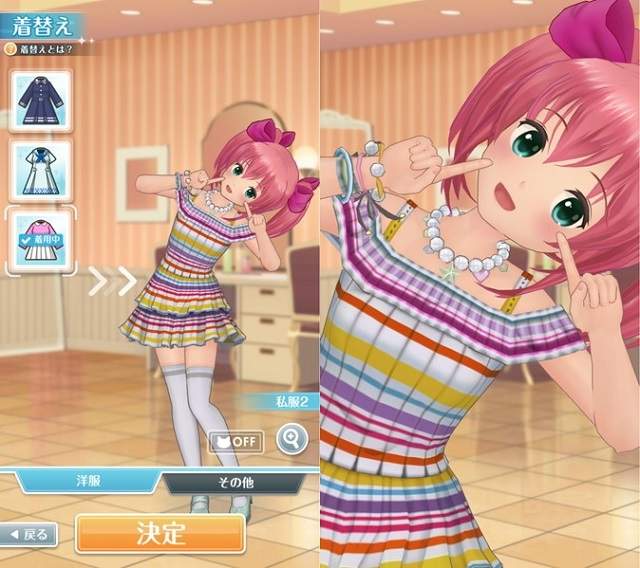Go back with the 戻る button
Screen dimensions: 640x568
tap(30, 534)
